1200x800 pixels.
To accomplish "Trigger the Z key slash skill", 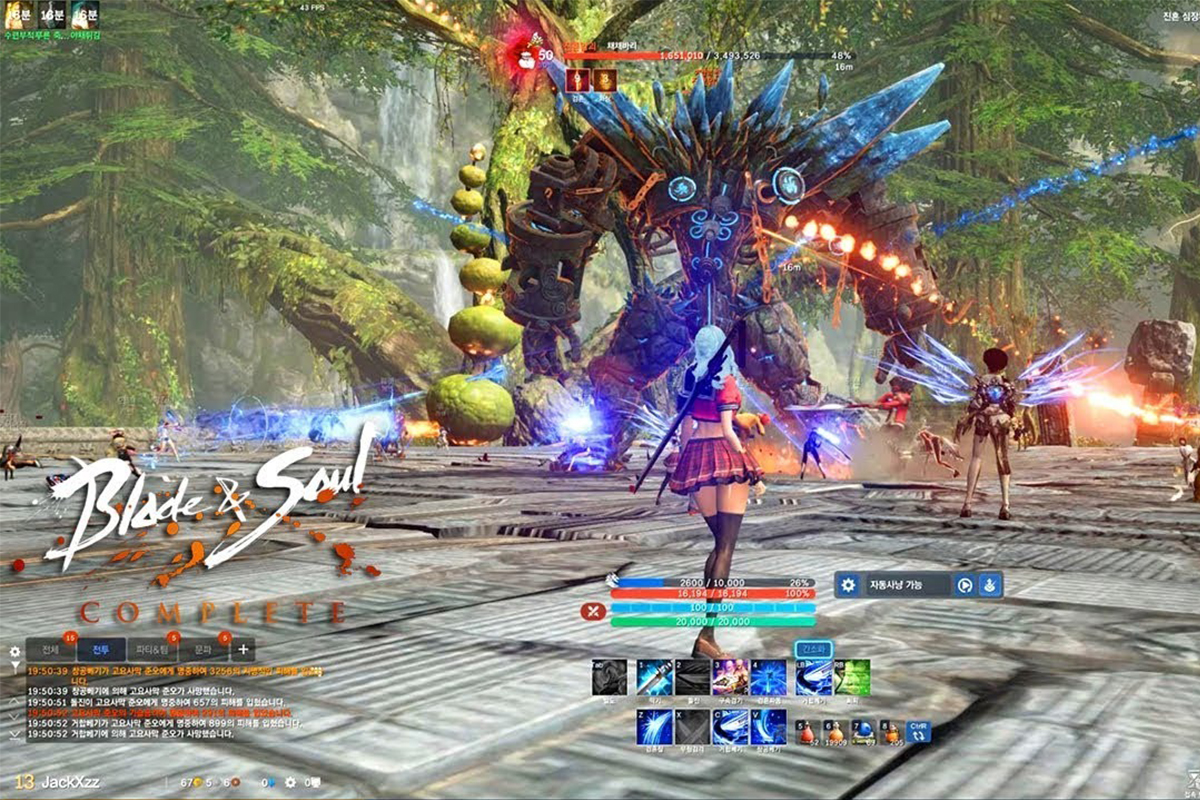I will pyautogui.click(x=654, y=727).
